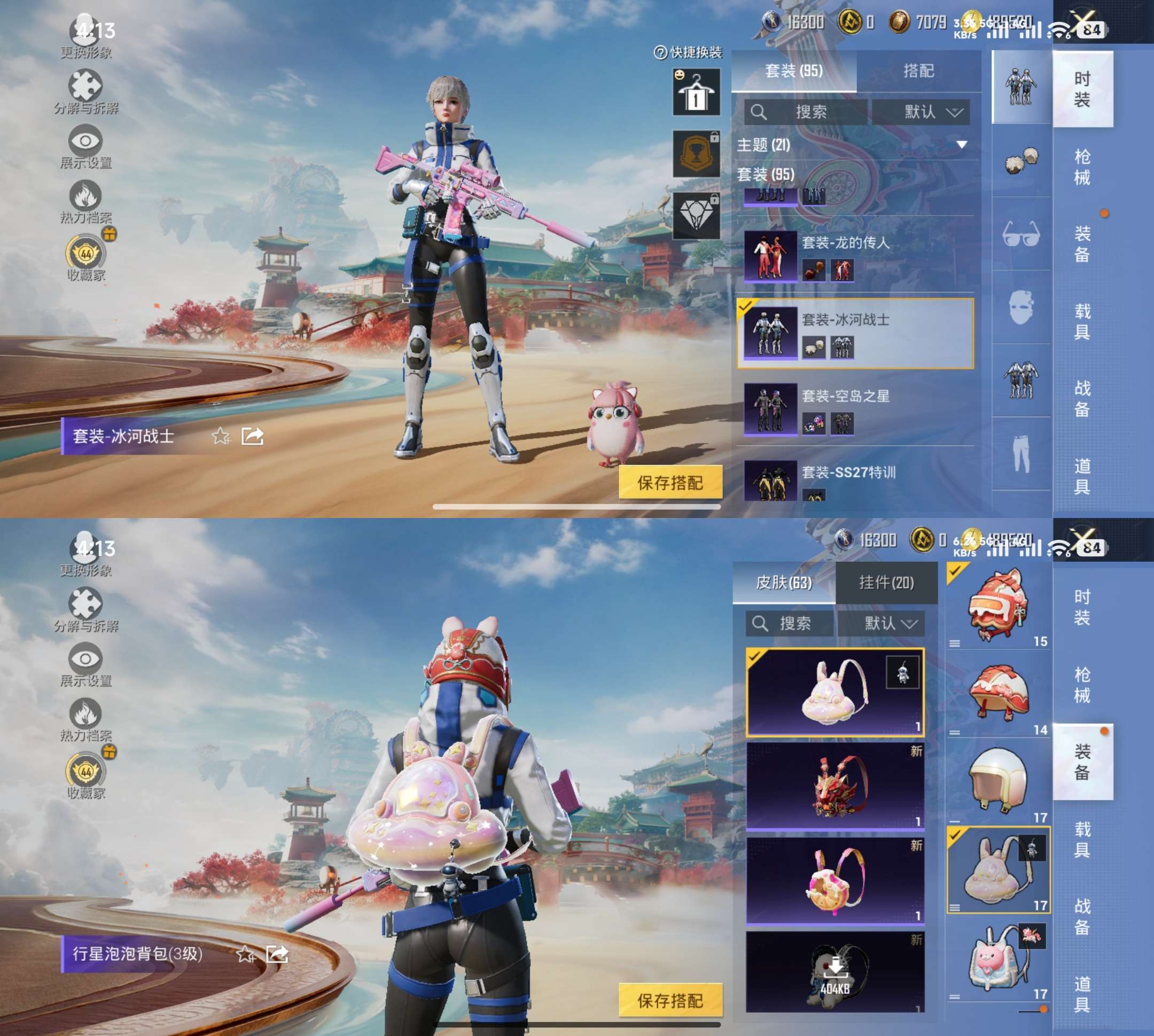Screen dimensions: 1154x1036
Task: Switch to the 挂件(20) pendant tab
Action: (x=886, y=582)
